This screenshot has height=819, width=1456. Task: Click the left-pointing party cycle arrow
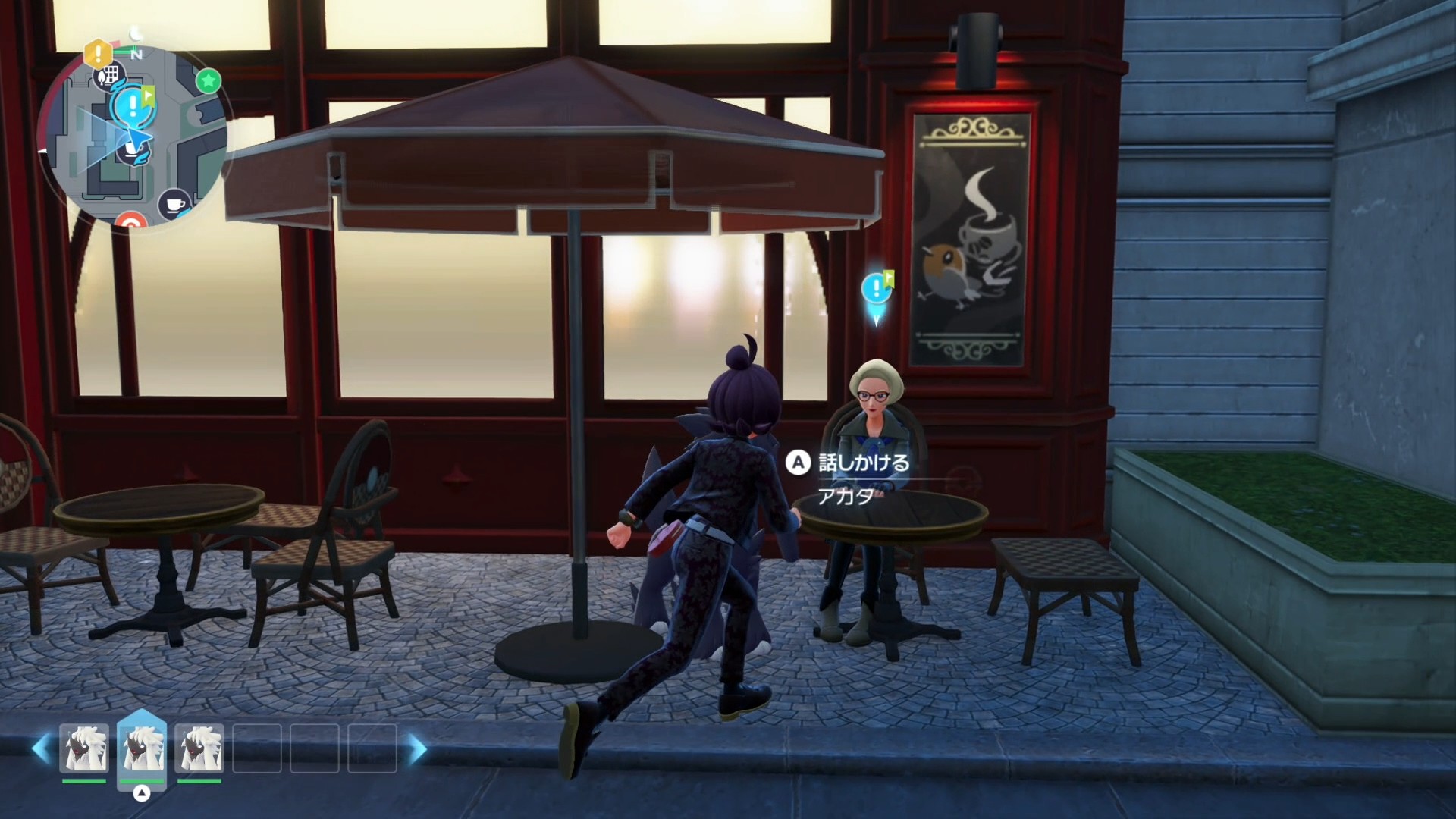[41, 748]
